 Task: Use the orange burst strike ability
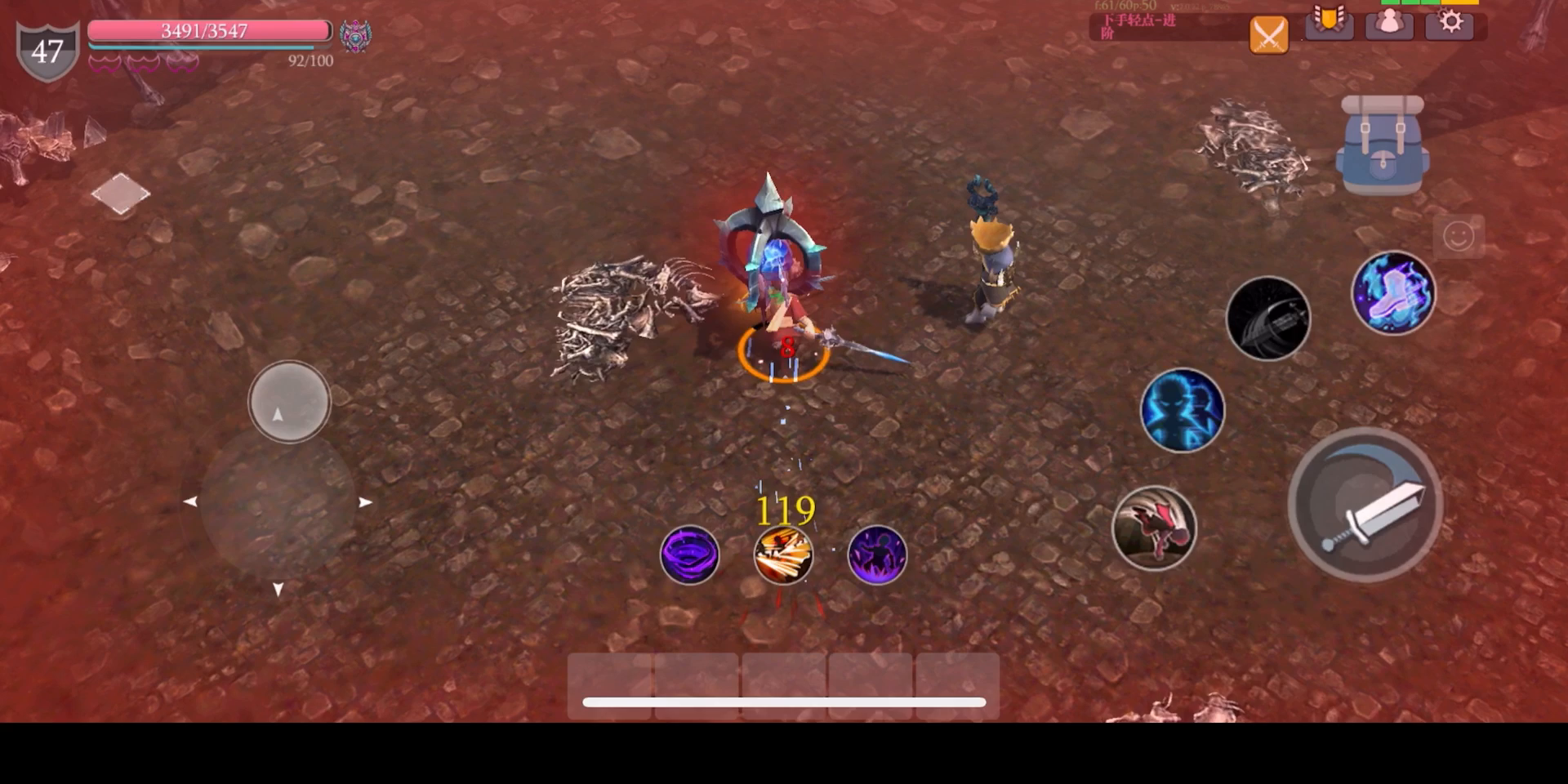[783, 555]
